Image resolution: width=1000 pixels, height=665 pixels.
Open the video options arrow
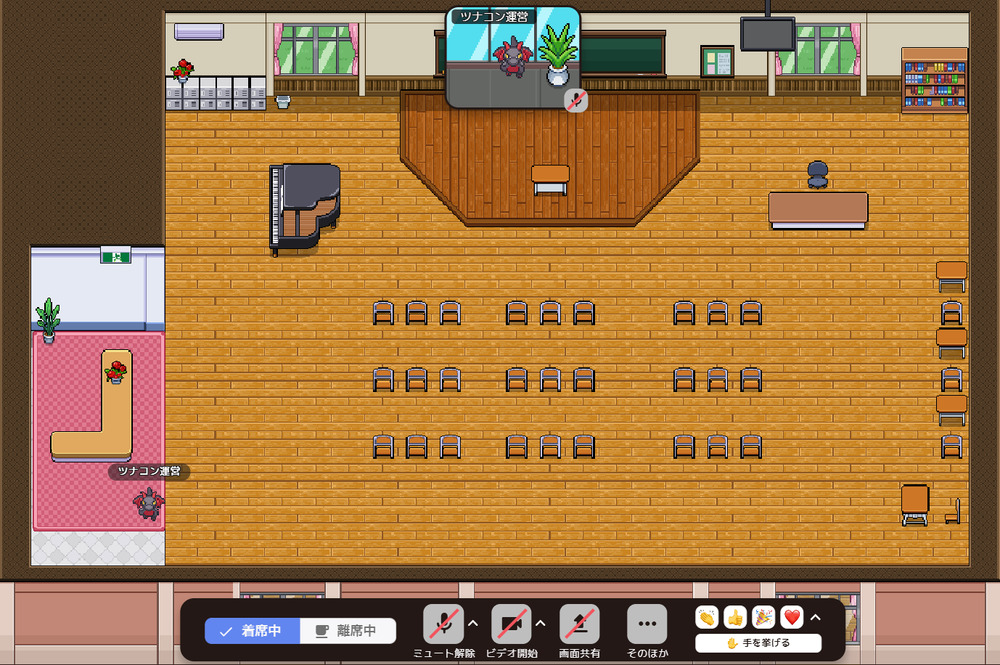[x=541, y=623]
